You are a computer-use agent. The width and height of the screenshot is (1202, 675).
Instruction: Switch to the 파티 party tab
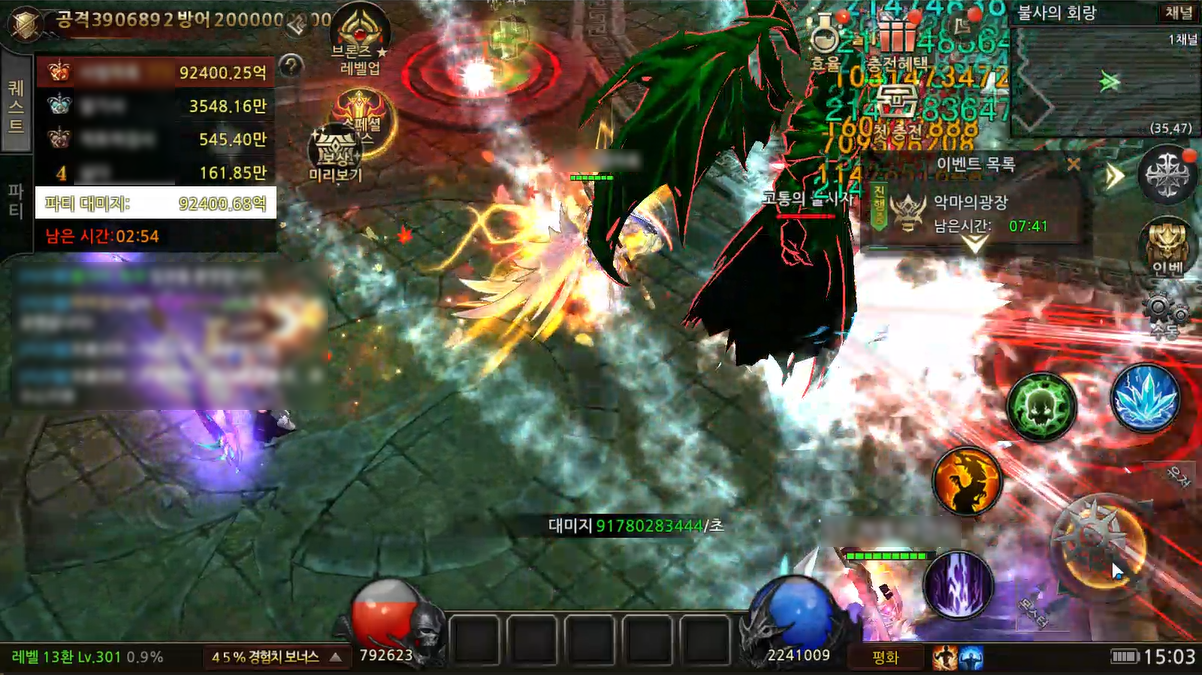pyautogui.click(x=16, y=200)
